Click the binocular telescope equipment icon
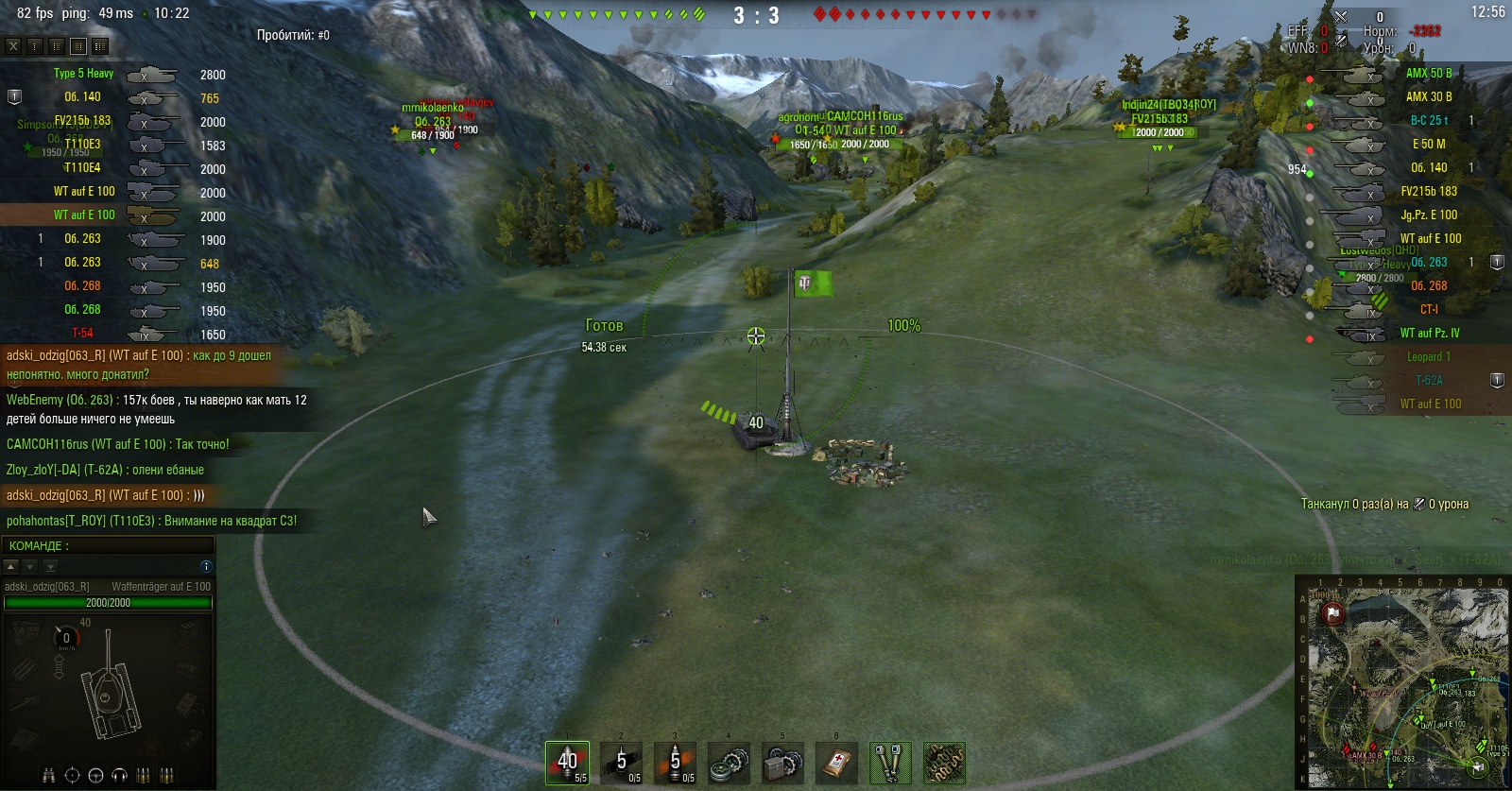This screenshot has height=791, width=1512. (x=890, y=763)
